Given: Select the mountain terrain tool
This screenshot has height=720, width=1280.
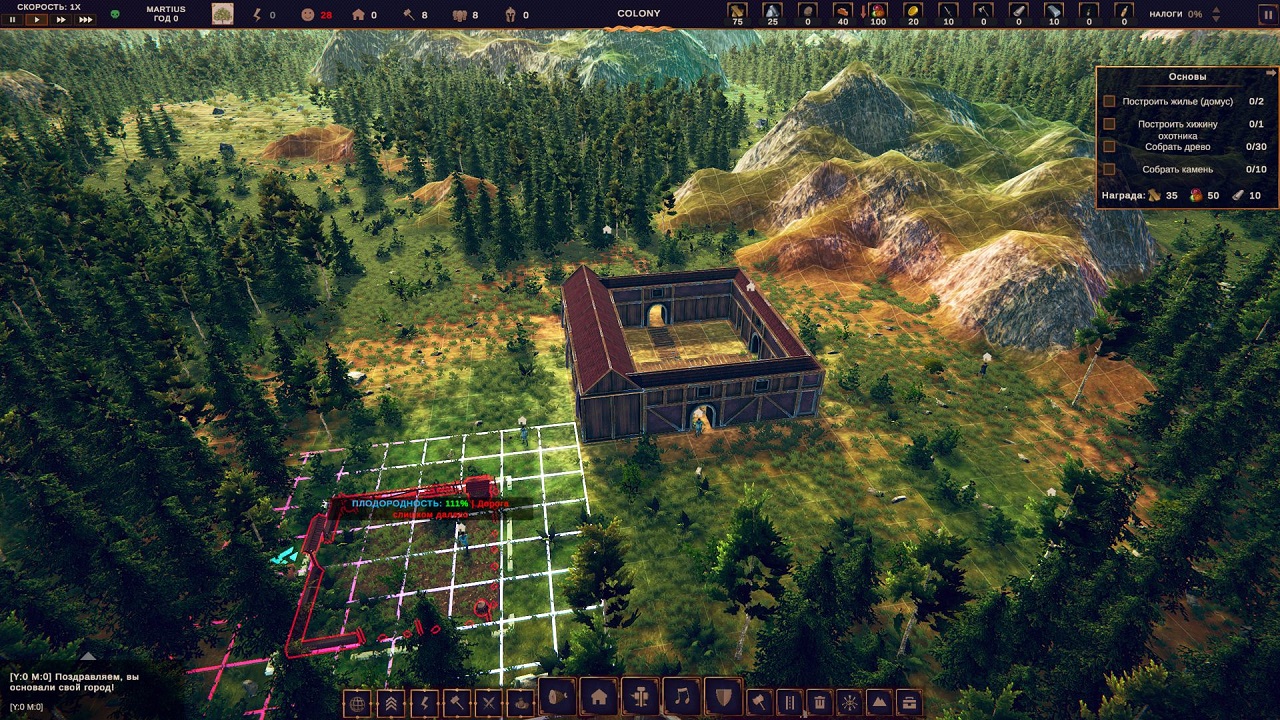Looking at the screenshot, I should [878, 703].
